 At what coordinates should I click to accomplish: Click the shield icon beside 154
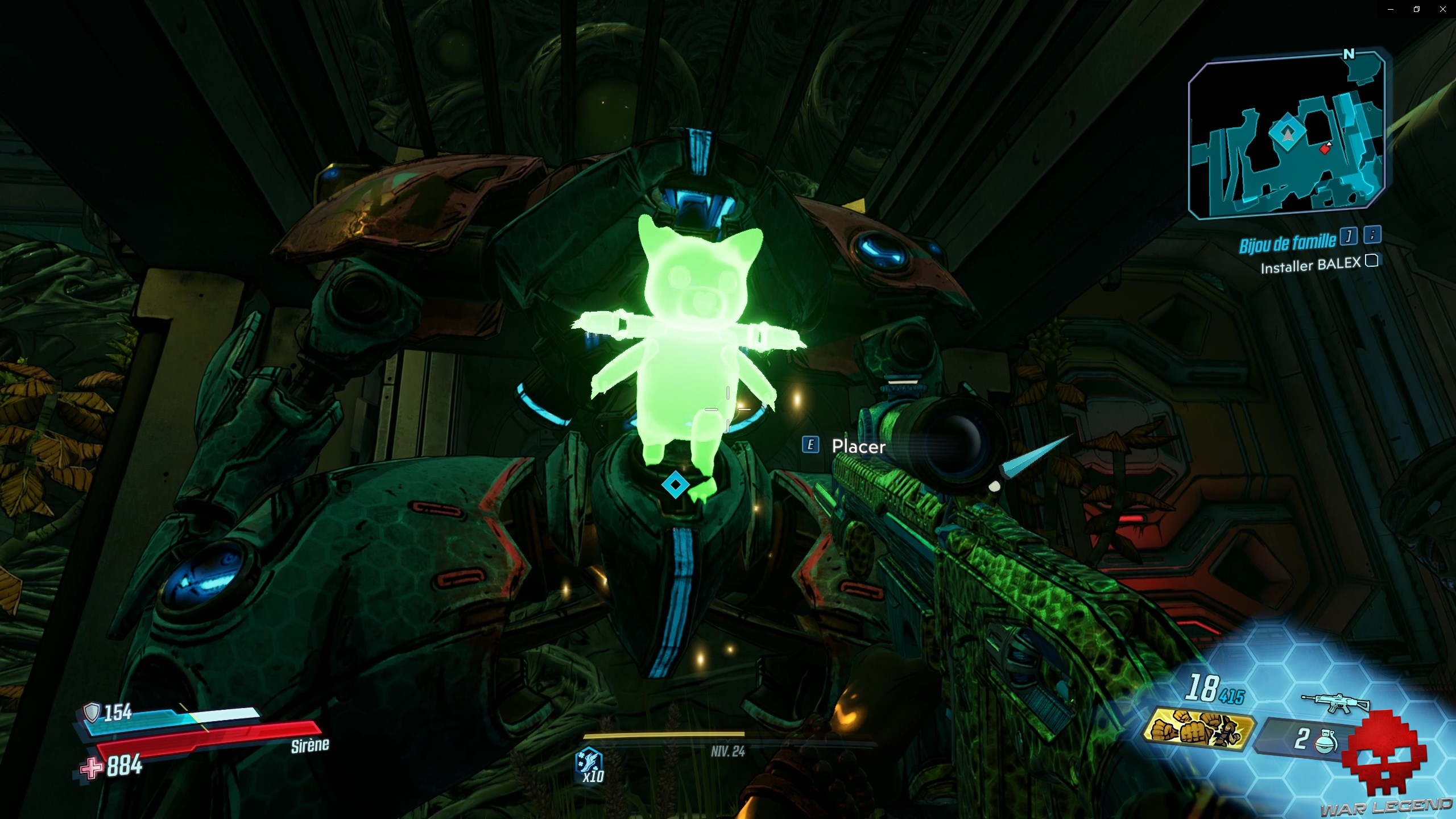[x=92, y=712]
